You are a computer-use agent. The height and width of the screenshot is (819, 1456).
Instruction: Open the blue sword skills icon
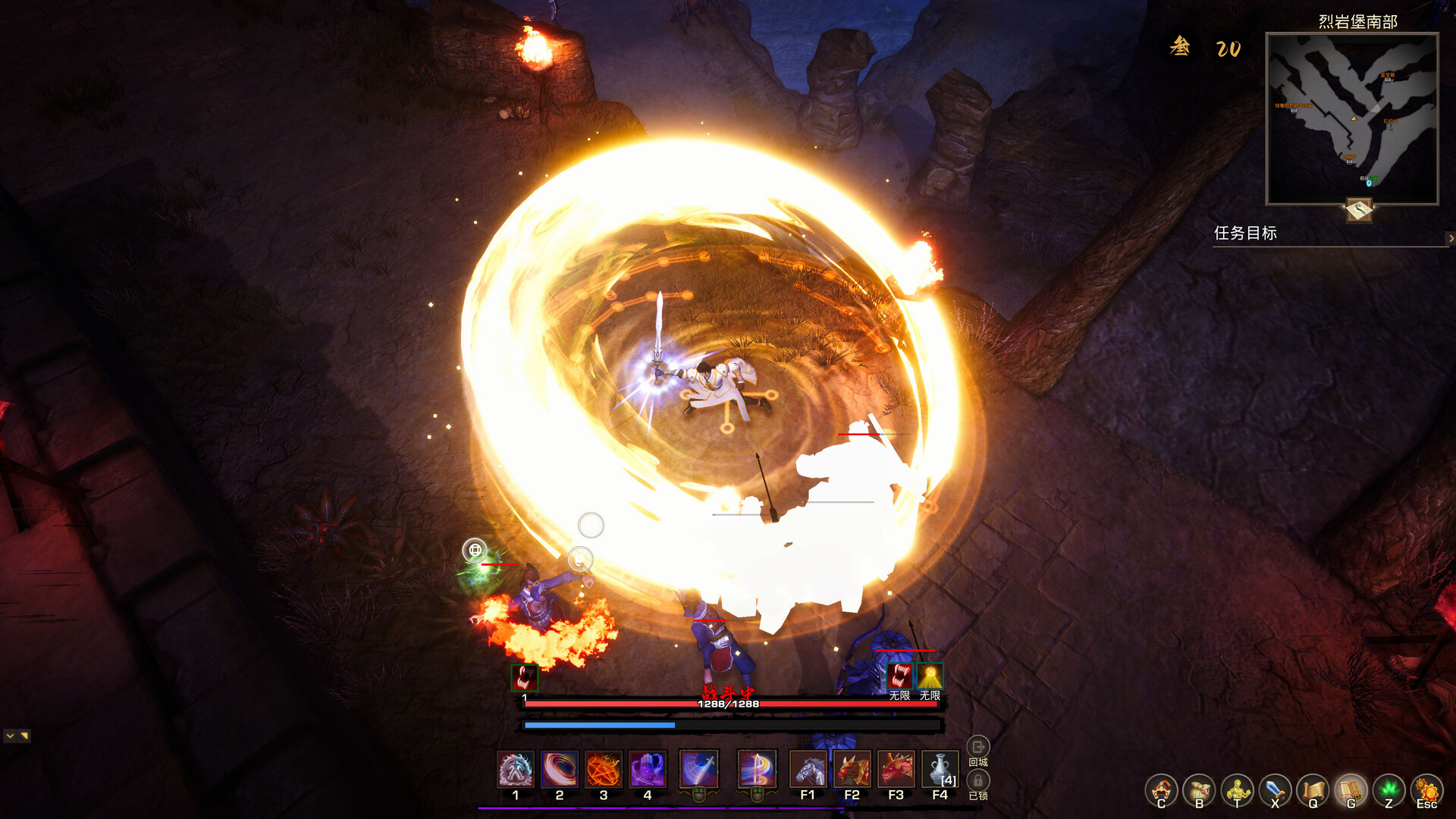tap(1275, 791)
